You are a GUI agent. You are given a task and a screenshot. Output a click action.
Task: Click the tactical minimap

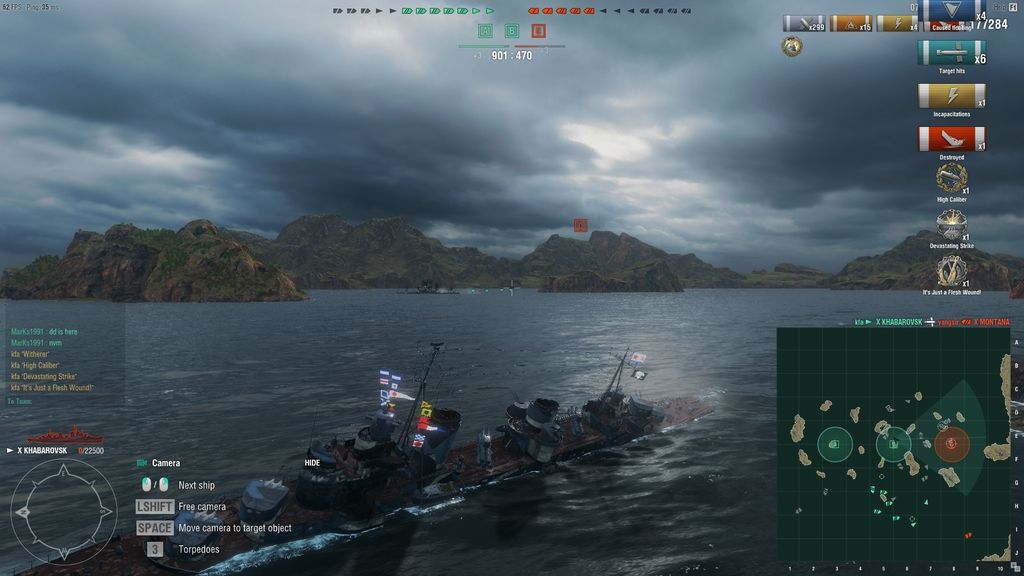click(x=893, y=444)
